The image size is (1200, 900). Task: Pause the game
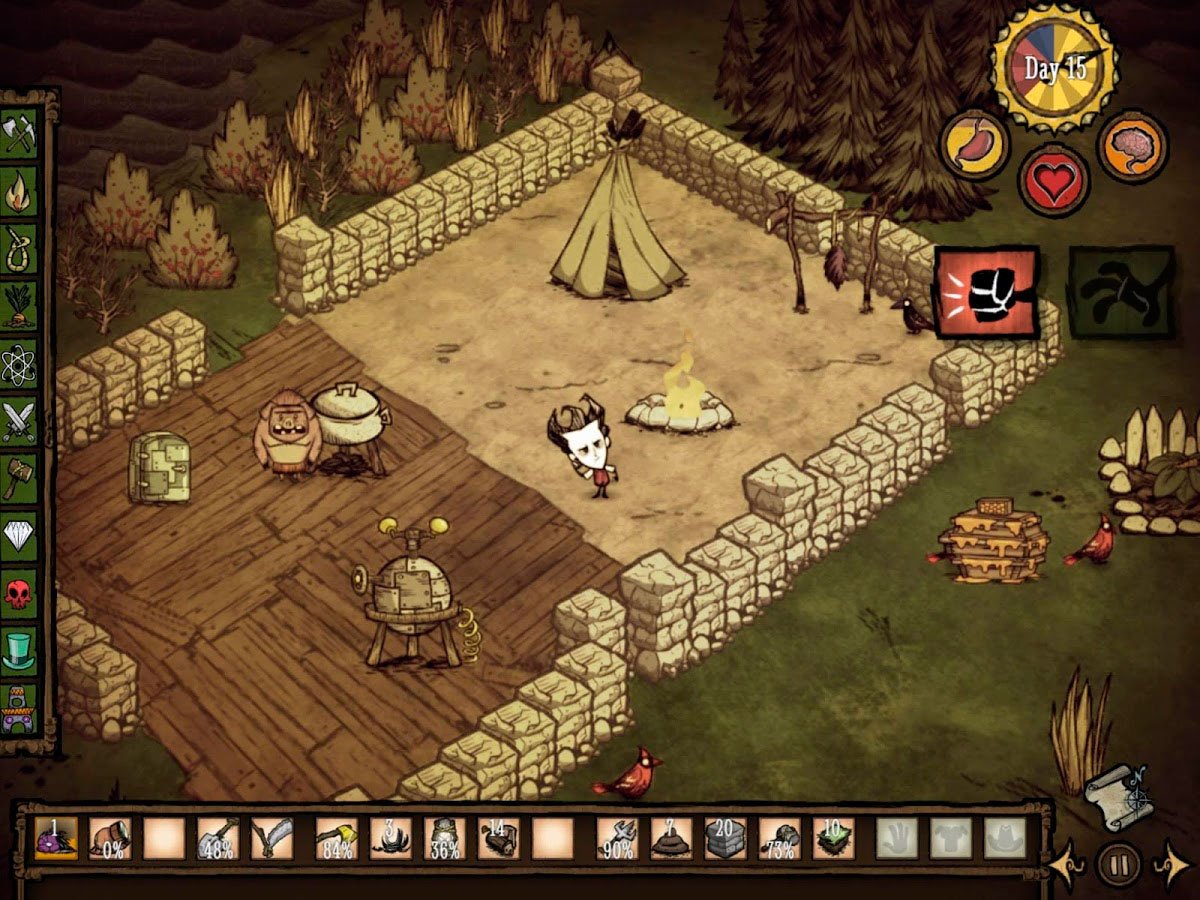[1117, 861]
